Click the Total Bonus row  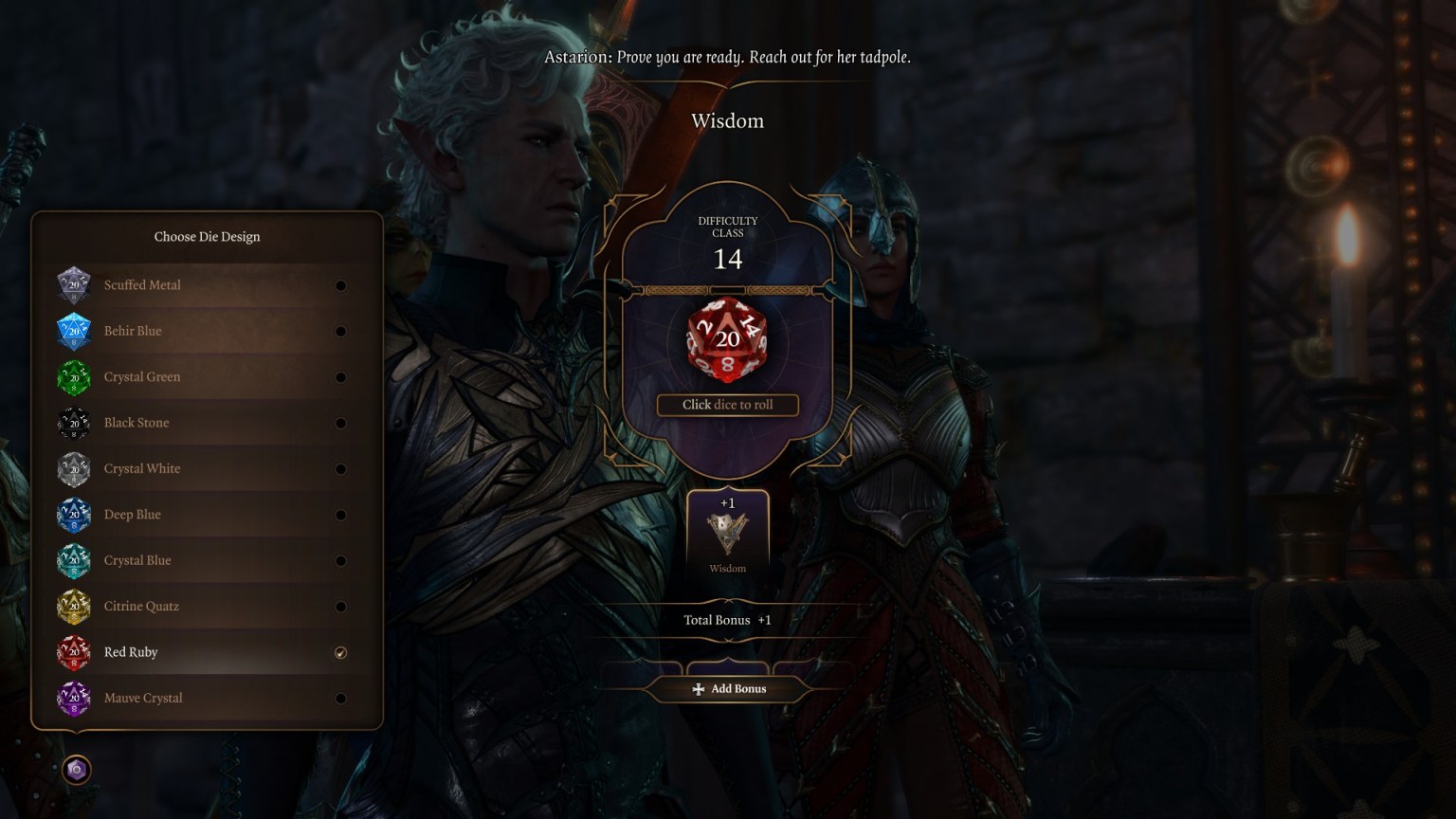point(727,619)
